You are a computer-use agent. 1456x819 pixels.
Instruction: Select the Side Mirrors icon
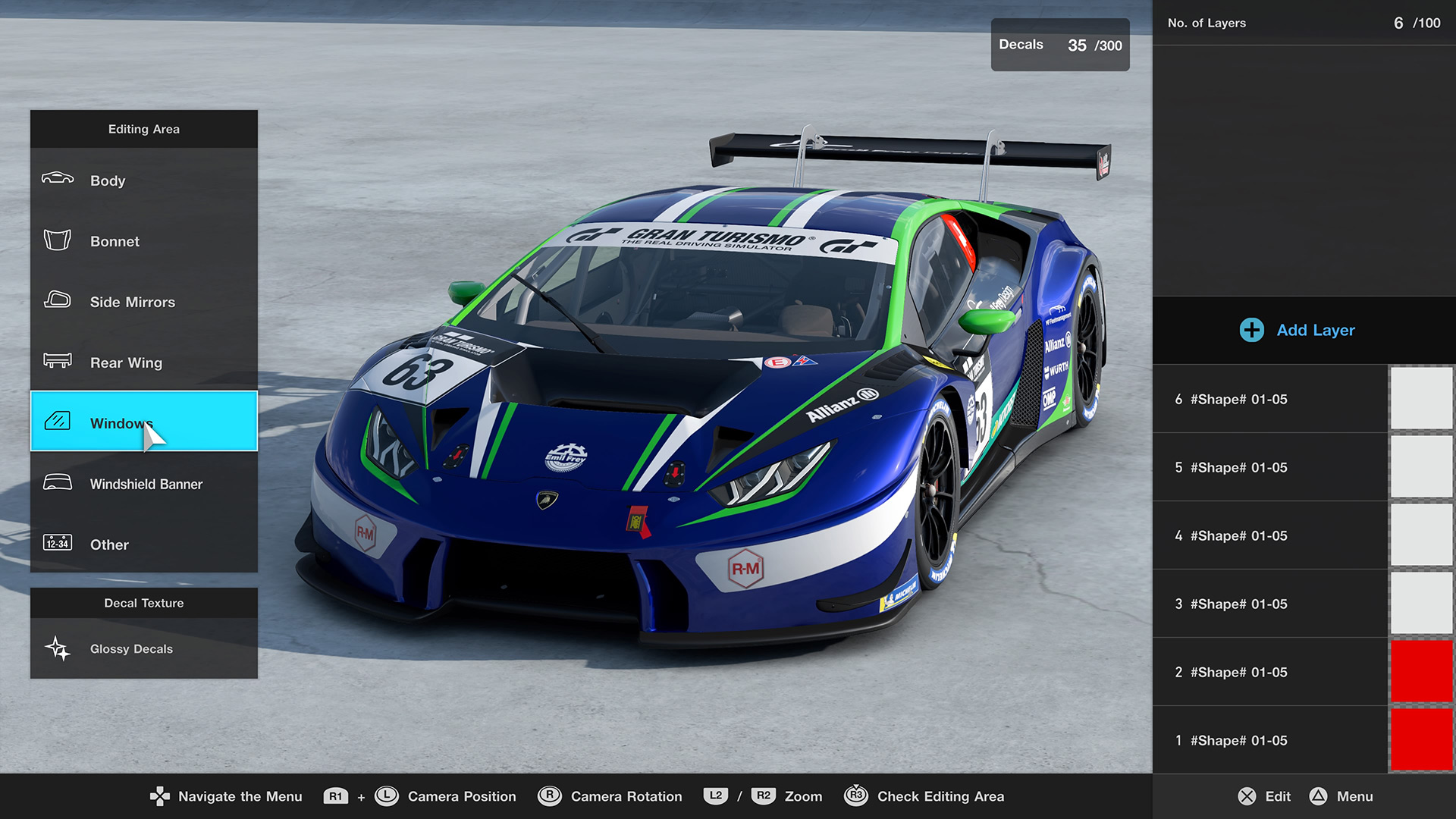click(58, 302)
